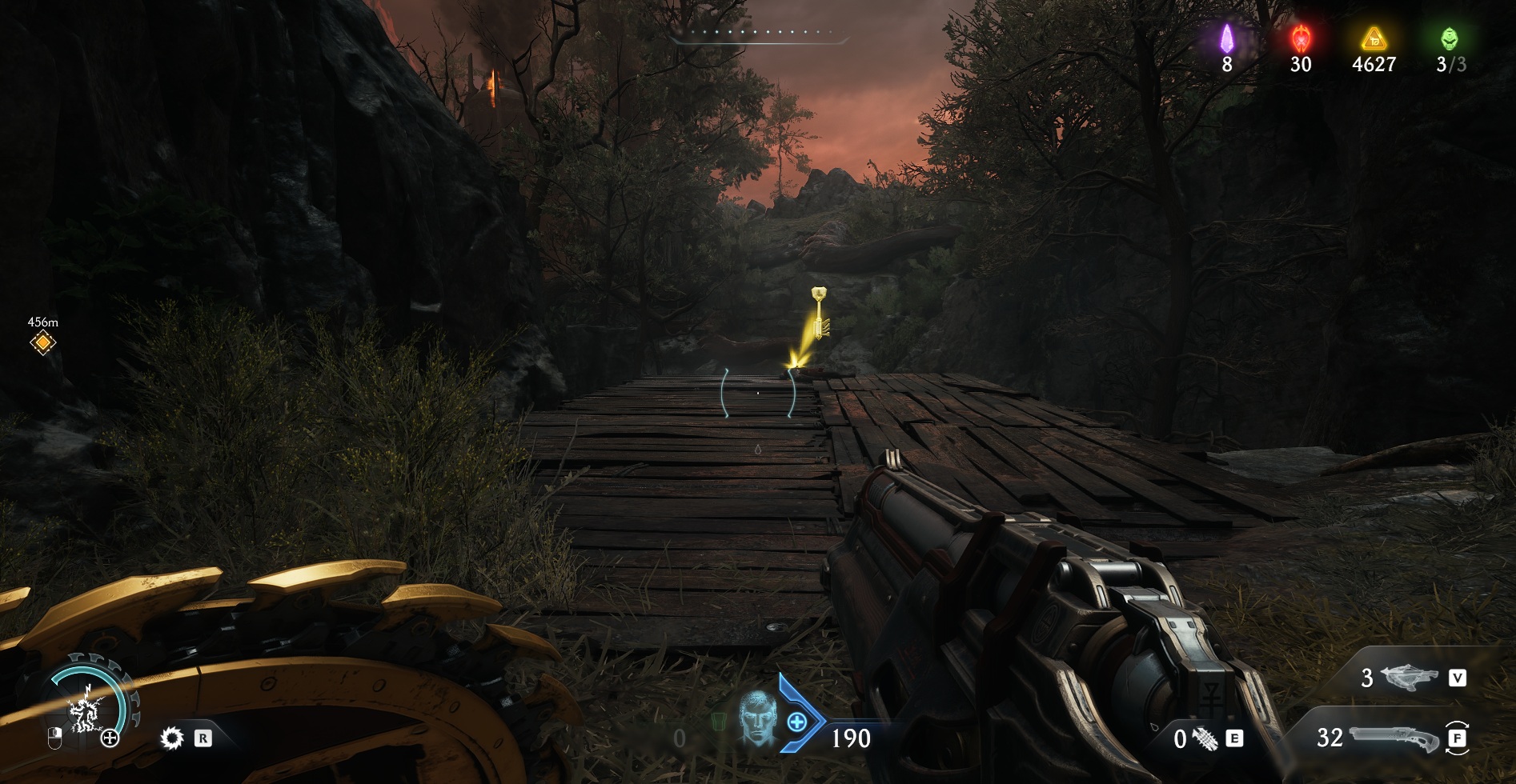The width and height of the screenshot is (1516, 784).
Task: Select the shield saw rune icon
Action: click(x=171, y=738)
